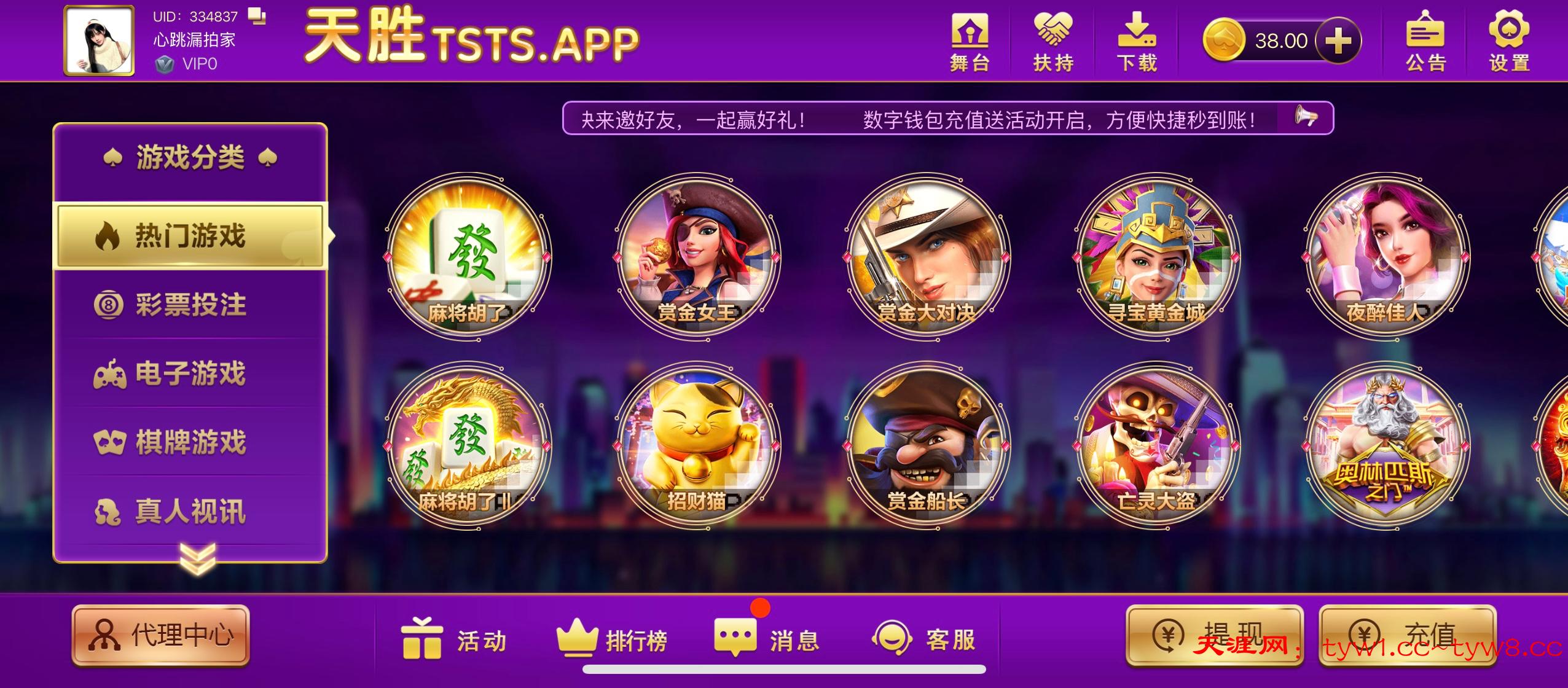Choose the 真人视讯 category
This screenshot has height=688, width=1568.
coord(190,512)
